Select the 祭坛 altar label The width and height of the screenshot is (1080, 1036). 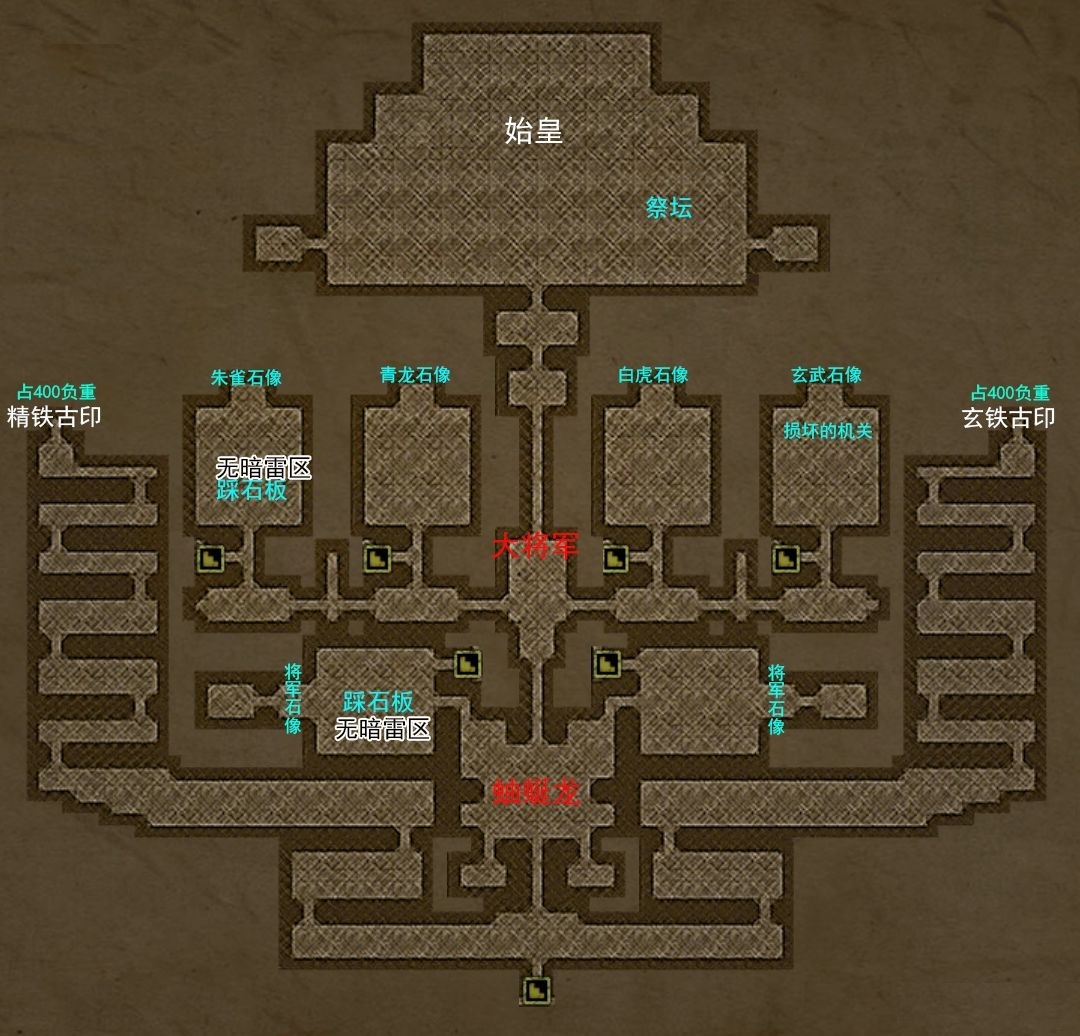coord(669,208)
